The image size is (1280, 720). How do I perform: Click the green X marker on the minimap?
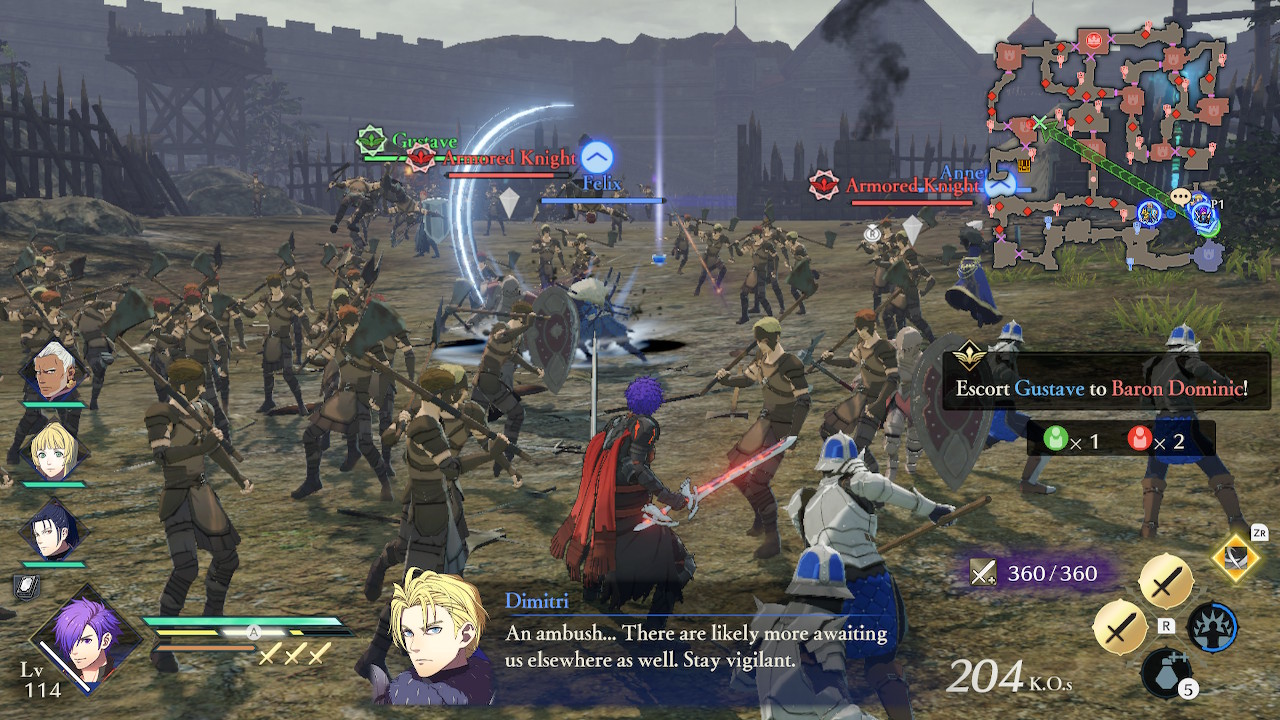pyautogui.click(x=1041, y=122)
